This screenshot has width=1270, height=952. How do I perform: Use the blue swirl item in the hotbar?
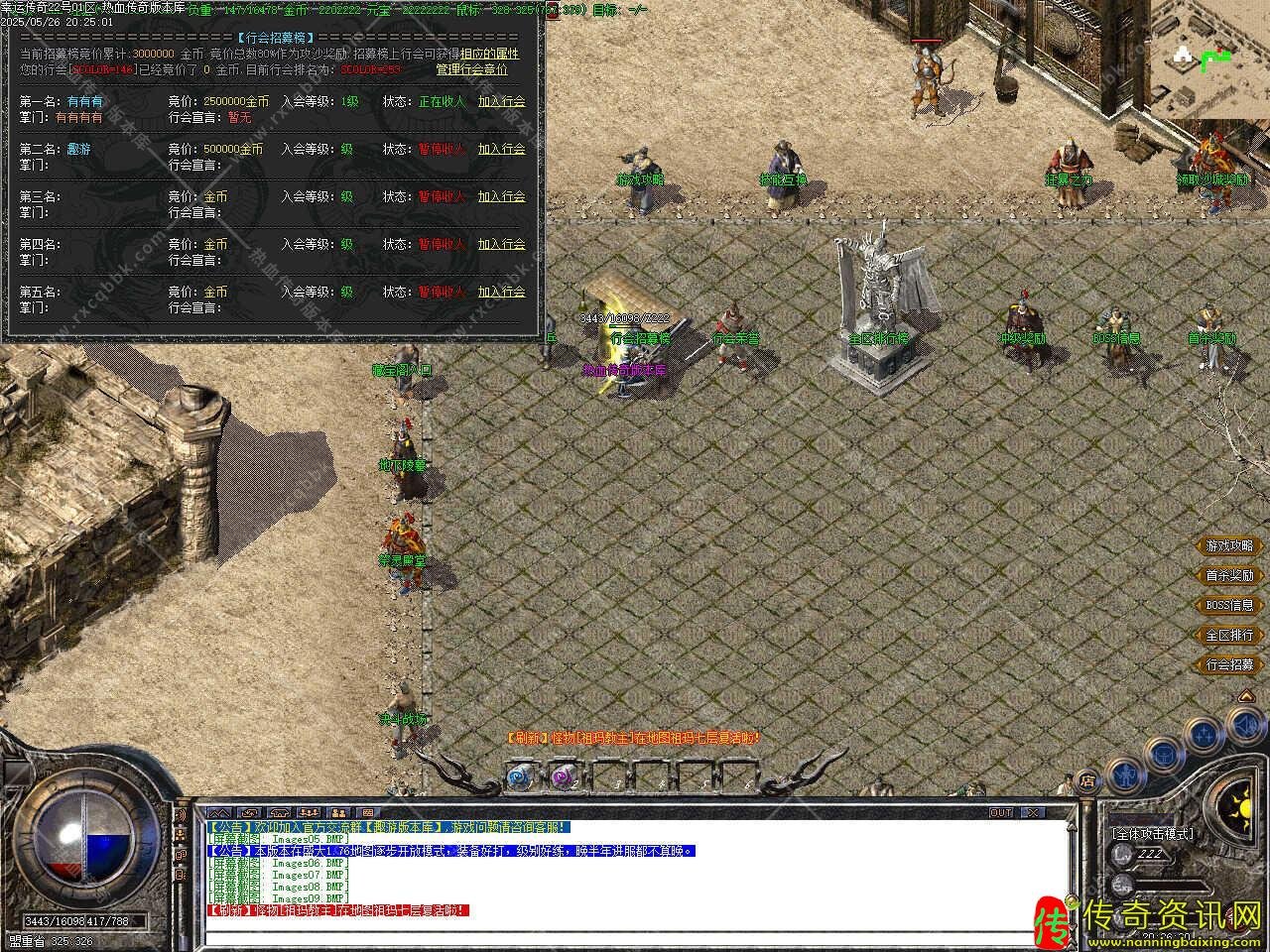(521, 776)
